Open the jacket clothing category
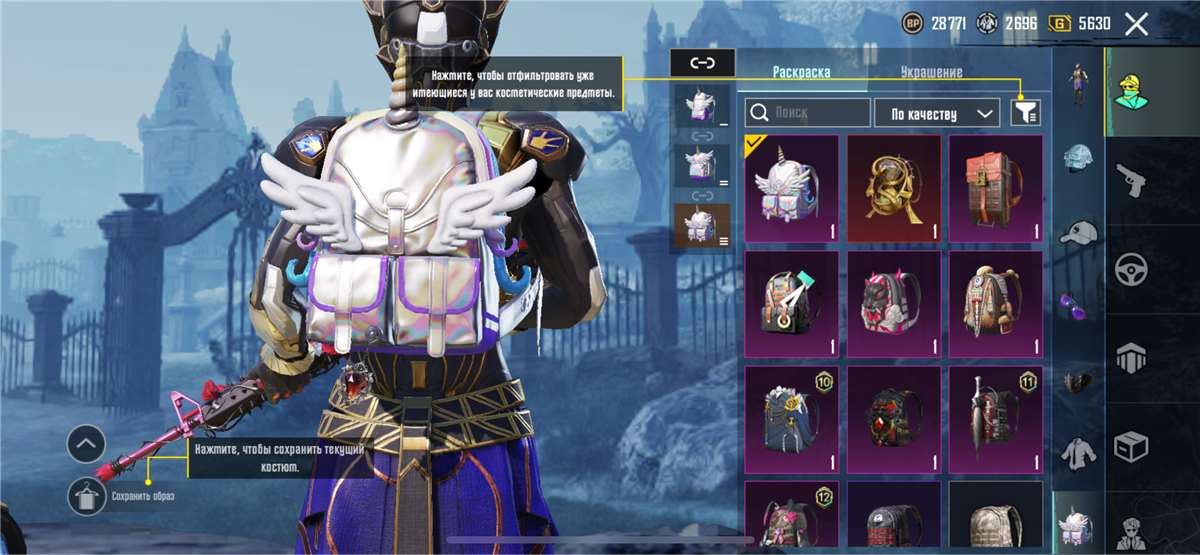This screenshot has height=555, width=1200. pos(1078,452)
